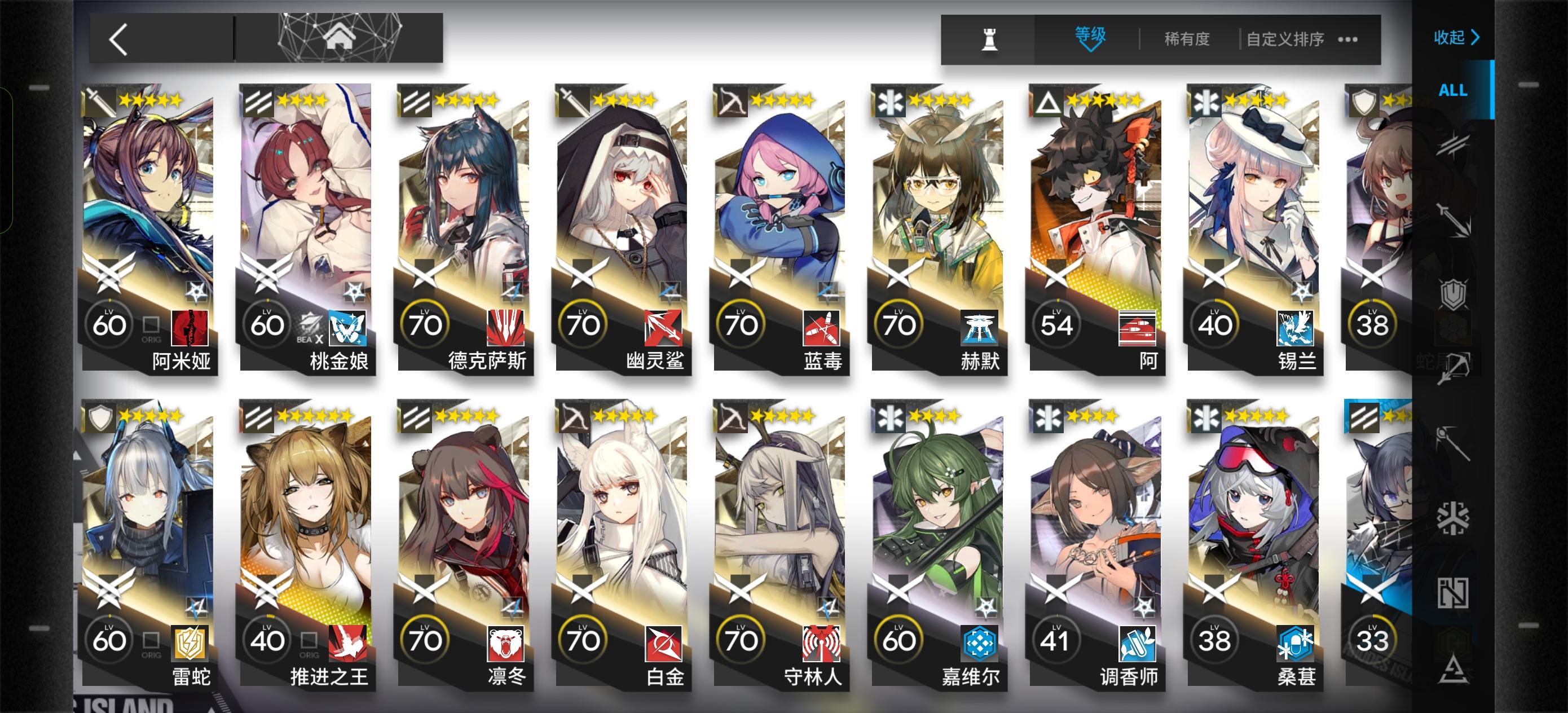The image size is (1568, 713).
Task: Switch sorting to 稀有度 (rarity)
Action: click(1186, 39)
